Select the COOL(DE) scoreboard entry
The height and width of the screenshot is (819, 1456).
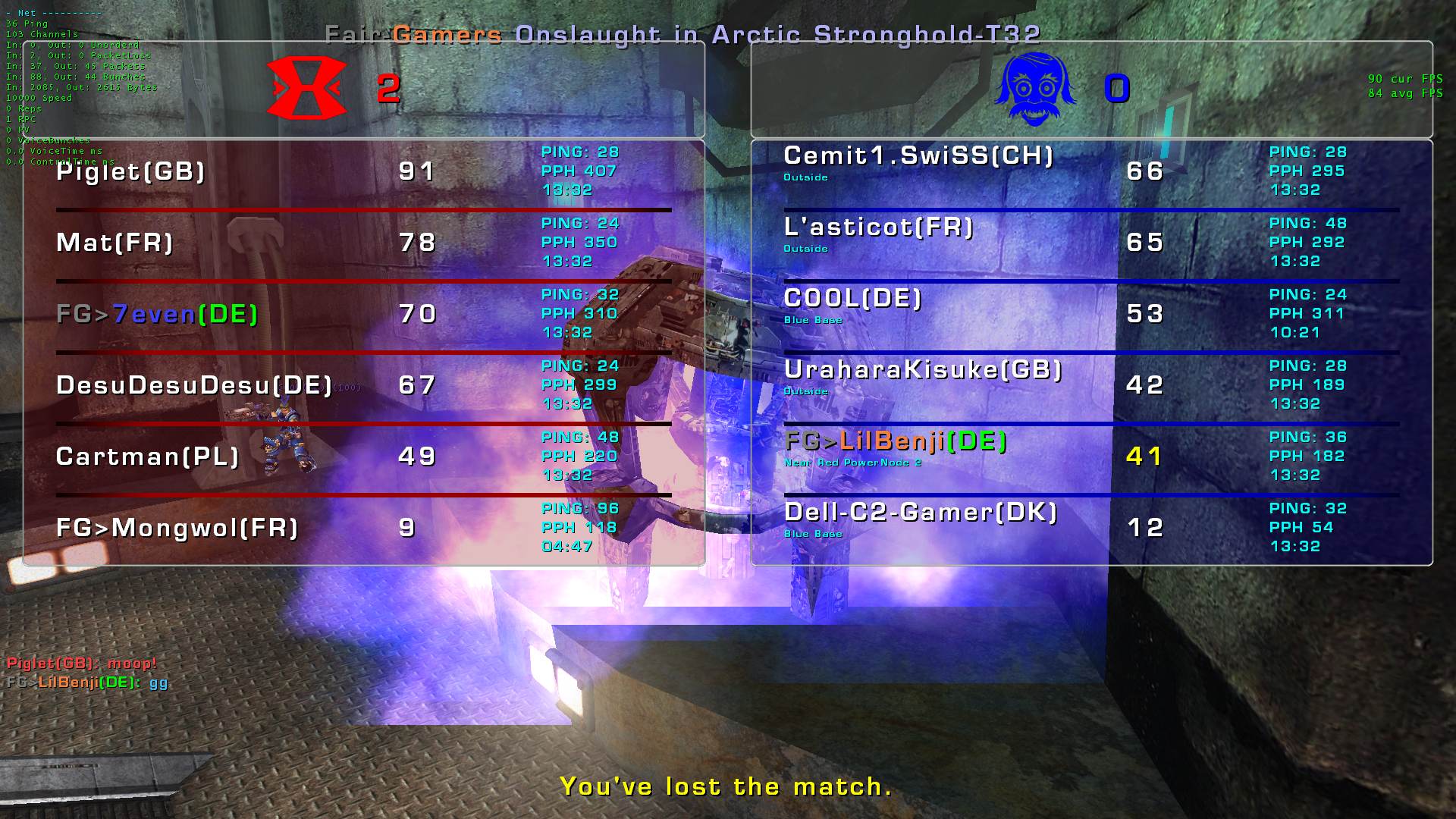[x=852, y=299]
